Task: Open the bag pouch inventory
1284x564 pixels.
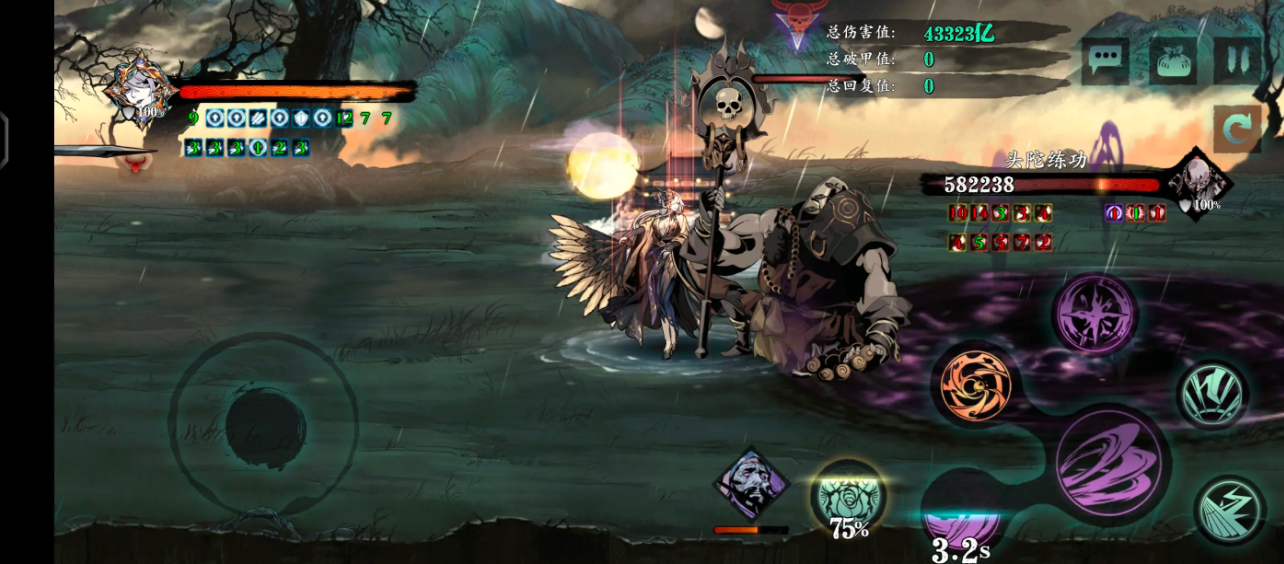Action: click(1173, 62)
